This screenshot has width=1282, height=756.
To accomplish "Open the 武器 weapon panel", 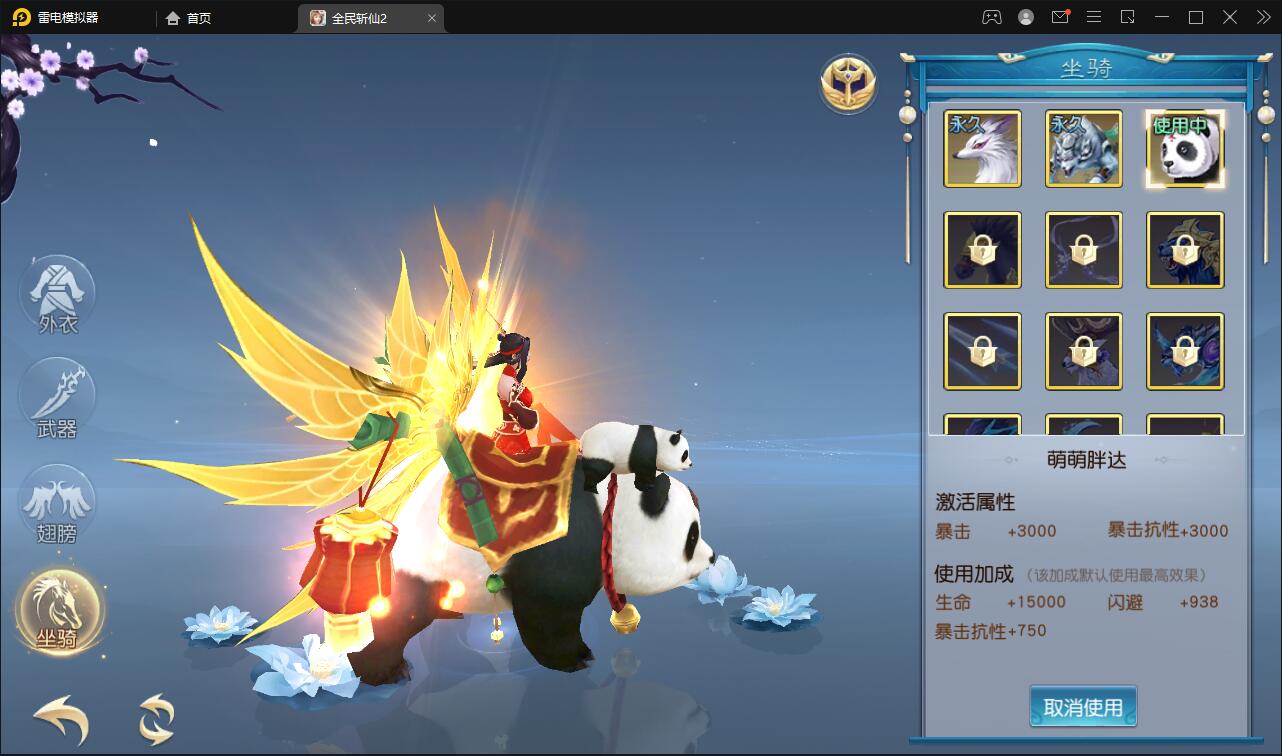I will (x=57, y=397).
